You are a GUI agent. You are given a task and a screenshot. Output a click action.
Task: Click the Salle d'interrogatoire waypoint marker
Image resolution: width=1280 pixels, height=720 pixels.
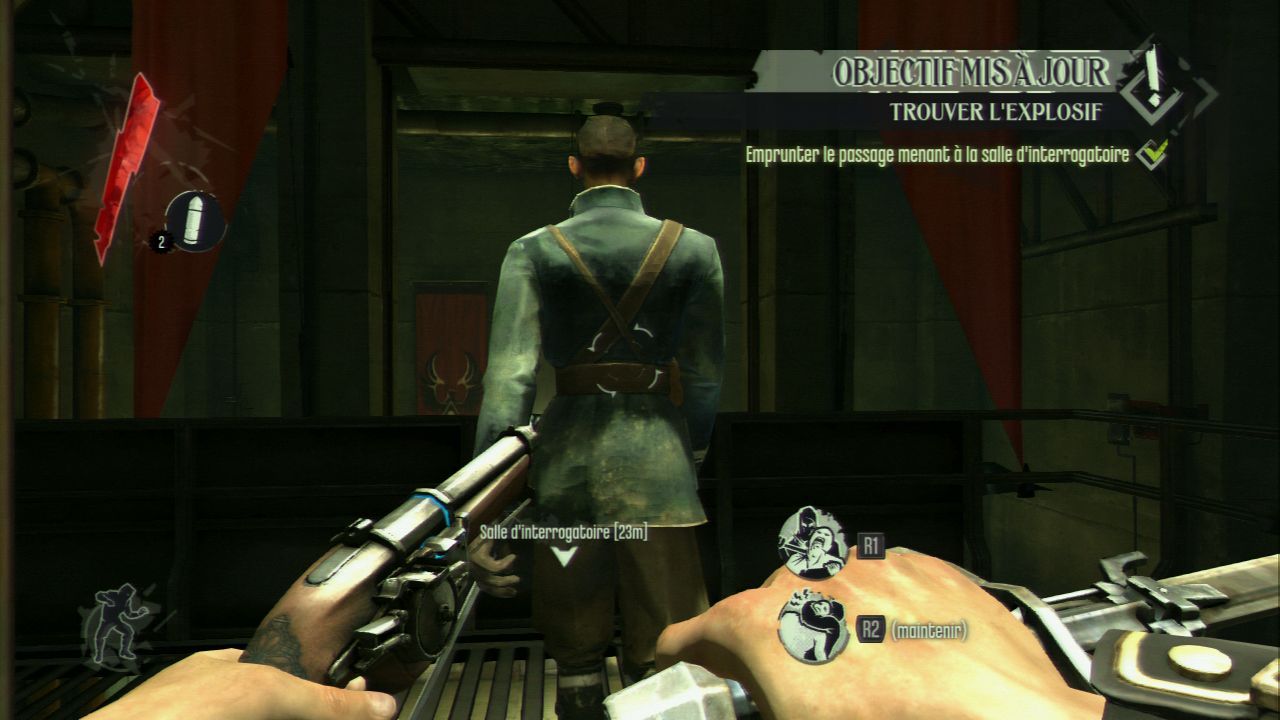pos(565,556)
